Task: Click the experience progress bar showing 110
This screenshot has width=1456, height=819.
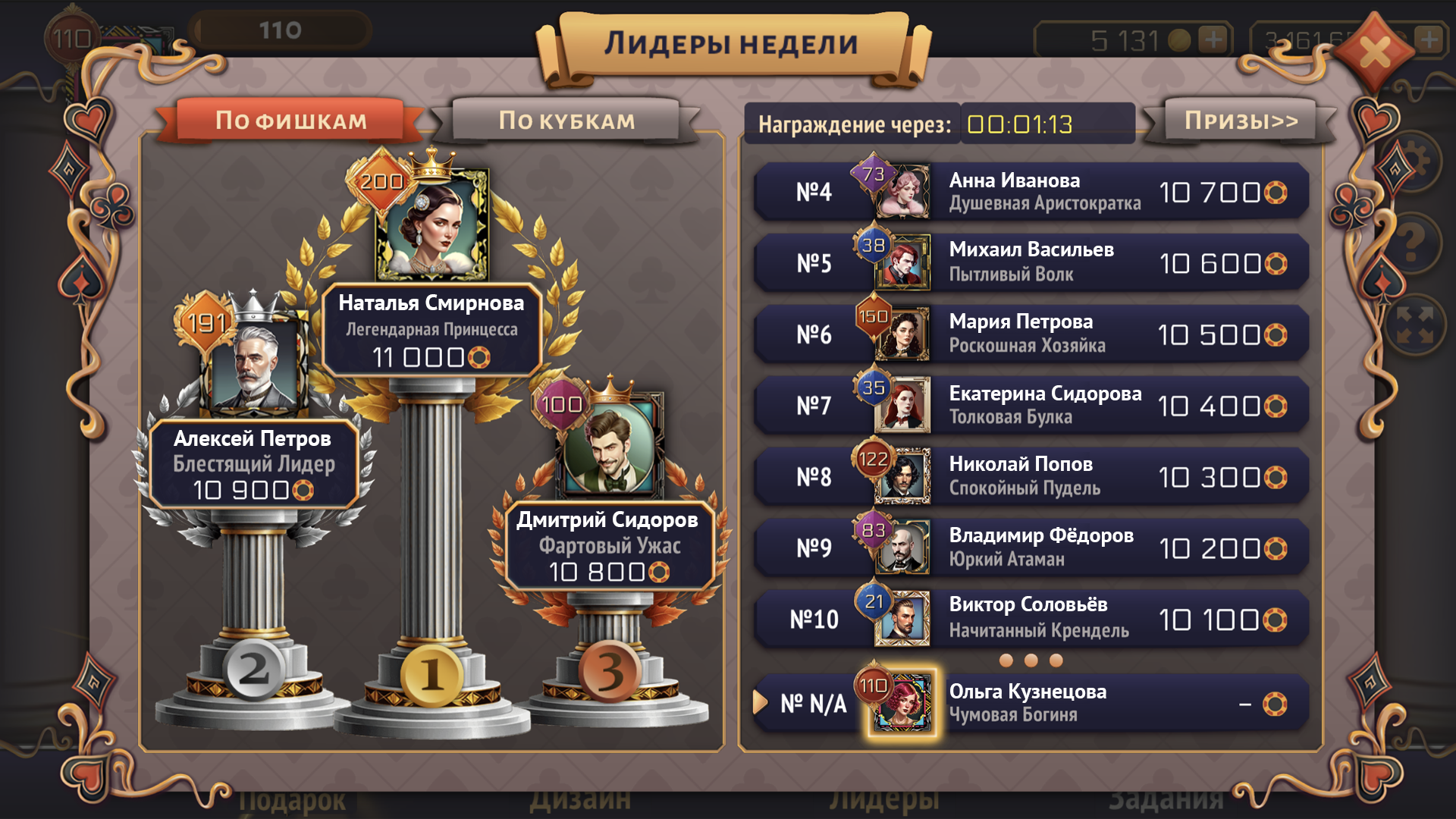Action: point(281,30)
